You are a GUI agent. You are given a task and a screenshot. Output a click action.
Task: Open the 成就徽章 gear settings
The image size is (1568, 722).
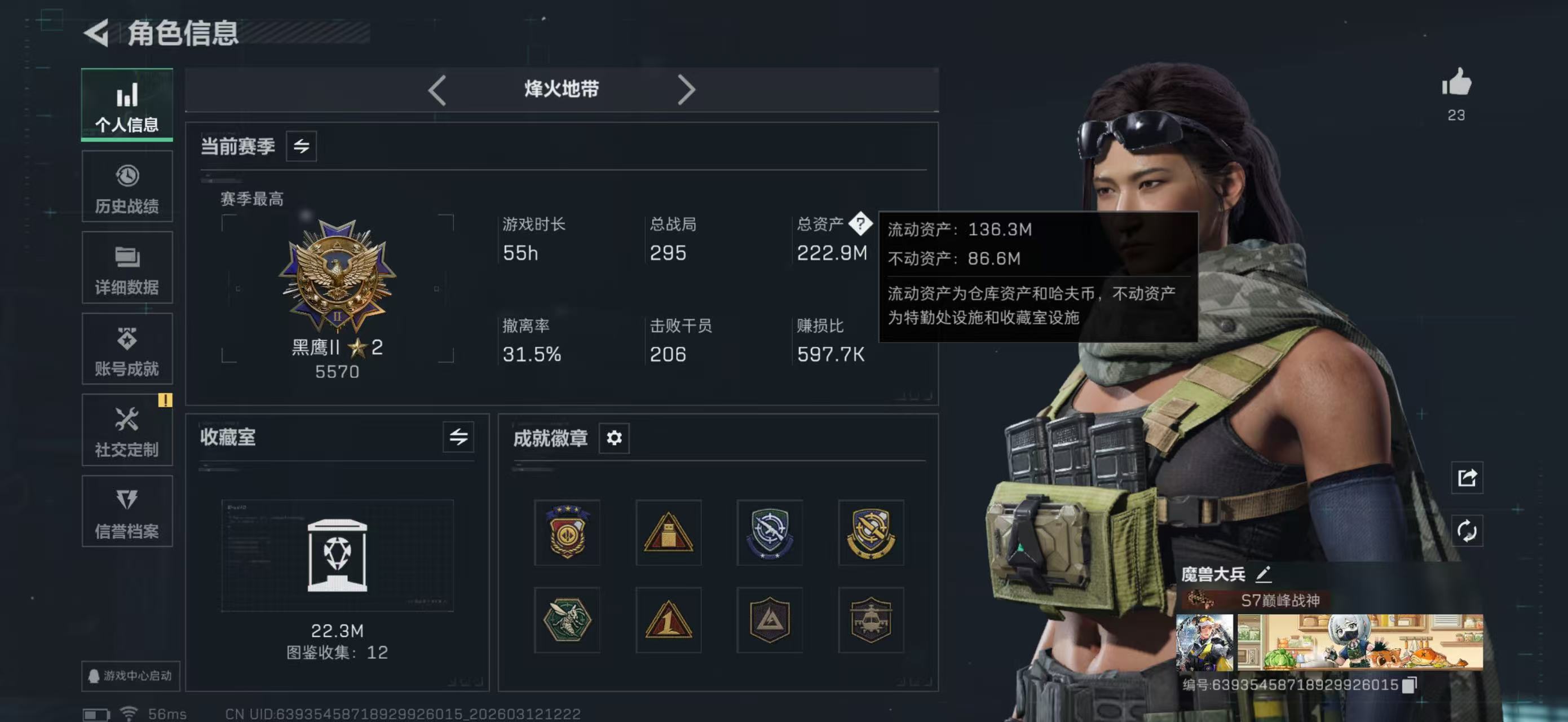(x=614, y=438)
